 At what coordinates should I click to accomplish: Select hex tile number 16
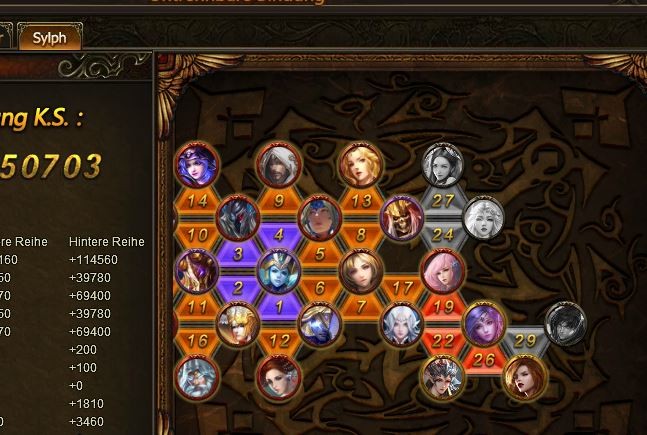click(x=197, y=341)
